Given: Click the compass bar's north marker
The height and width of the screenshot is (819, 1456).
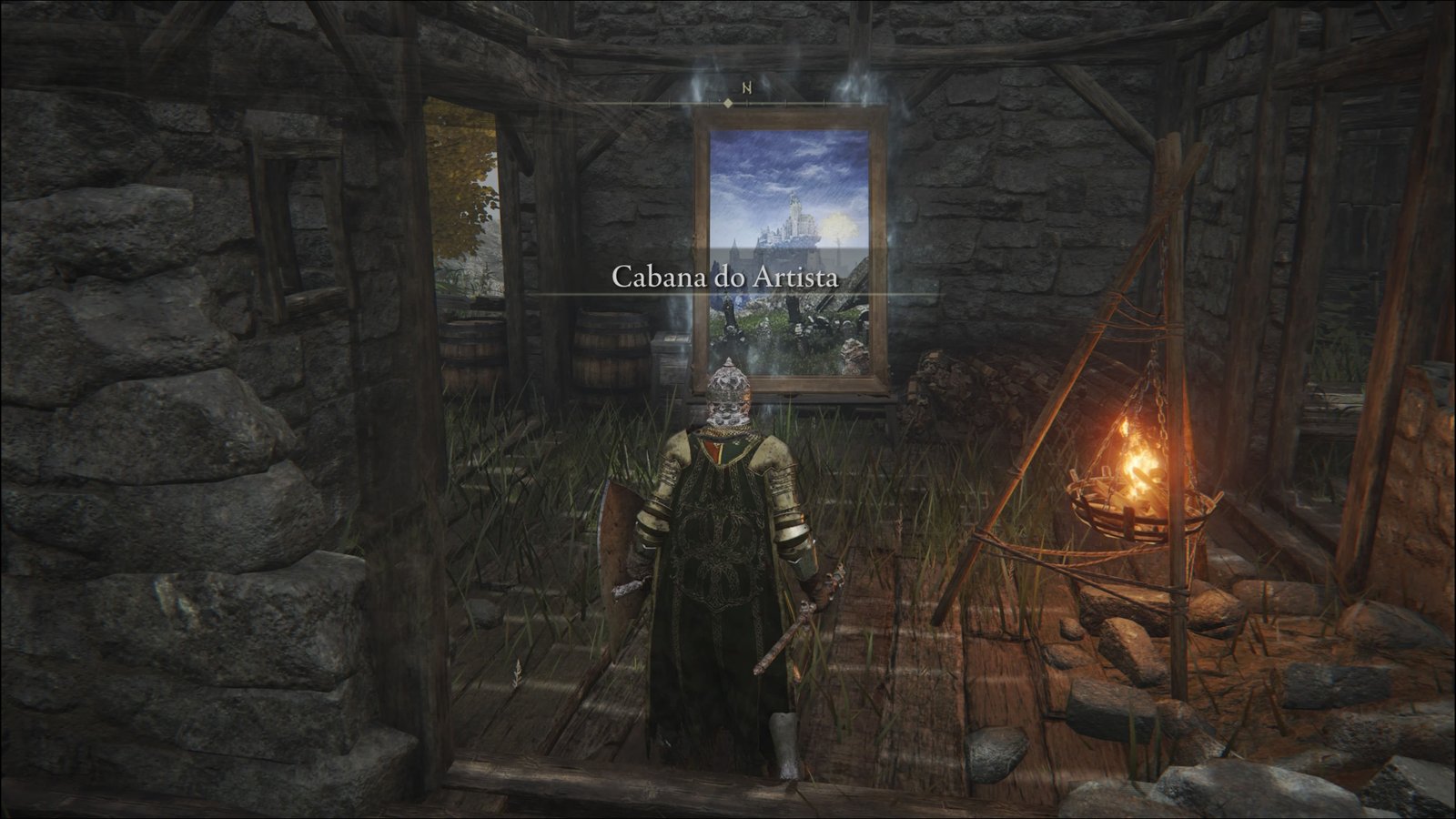Looking at the screenshot, I should [x=746, y=88].
